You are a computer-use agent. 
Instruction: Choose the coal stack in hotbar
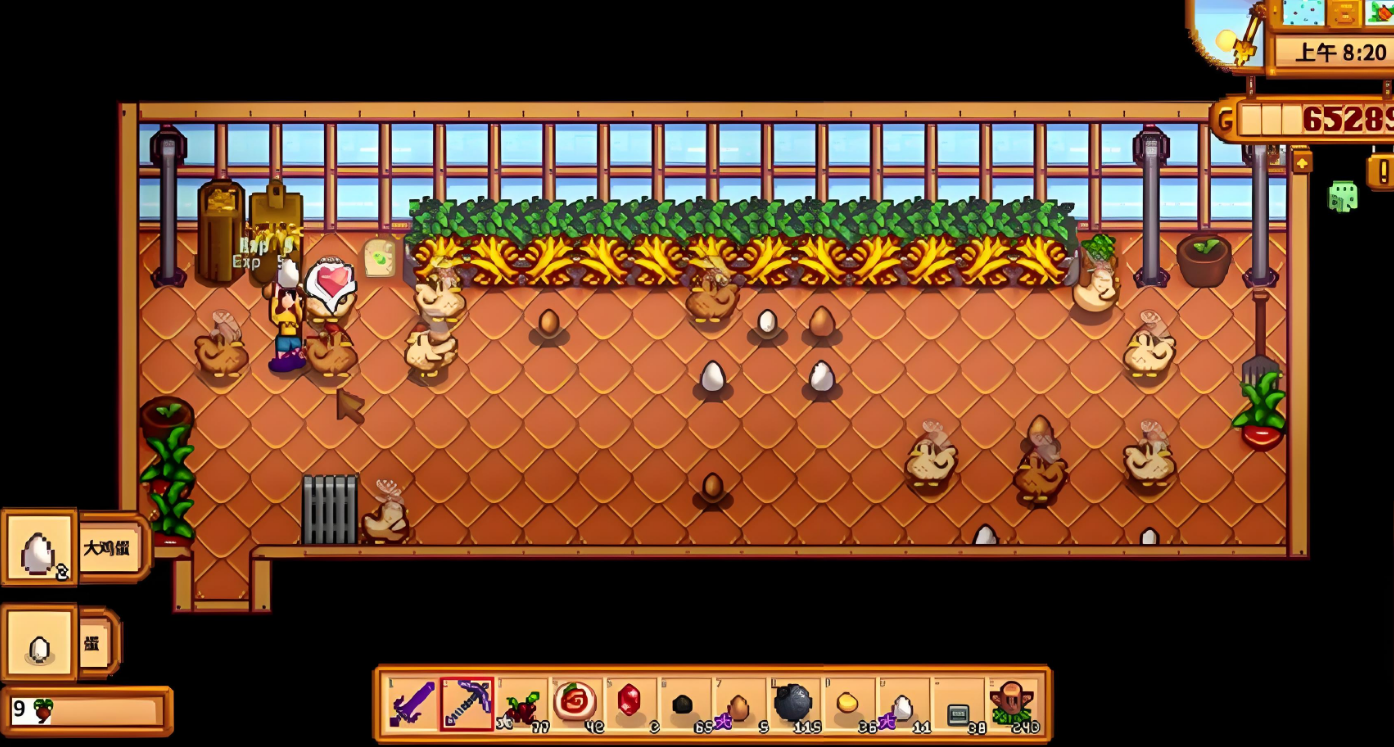[683, 704]
